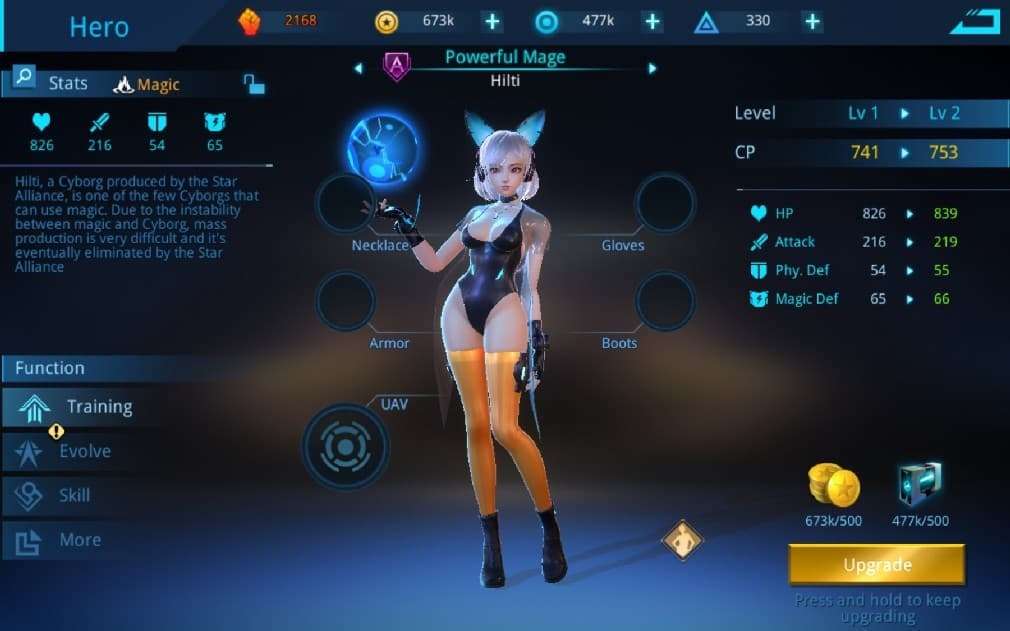Viewport: 1010px width, 631px height.
Task: Add more blue ring currency with plus button
Action: [652, 22]
